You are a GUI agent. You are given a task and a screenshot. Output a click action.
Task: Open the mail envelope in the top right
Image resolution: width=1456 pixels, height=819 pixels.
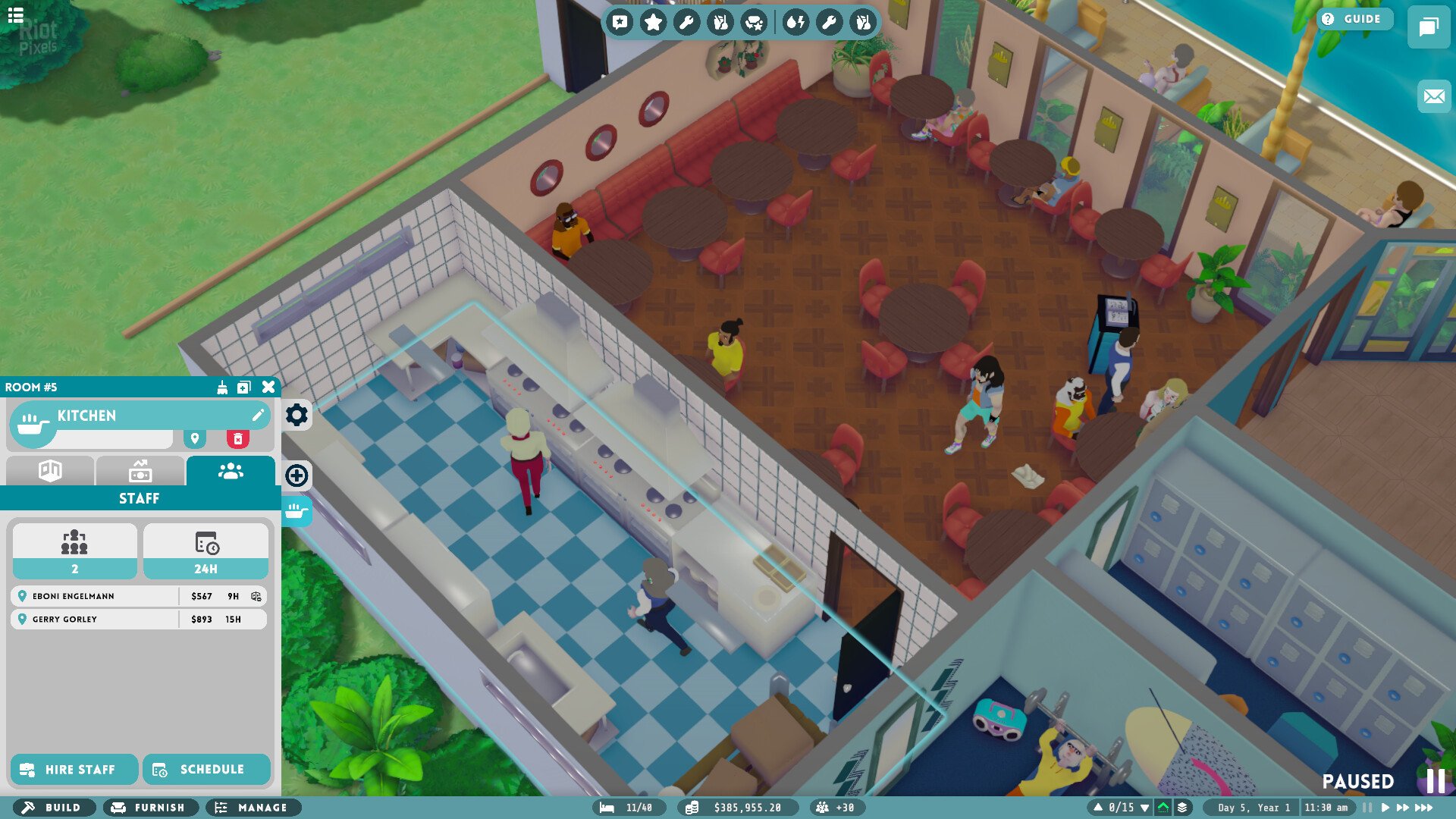1432,95
